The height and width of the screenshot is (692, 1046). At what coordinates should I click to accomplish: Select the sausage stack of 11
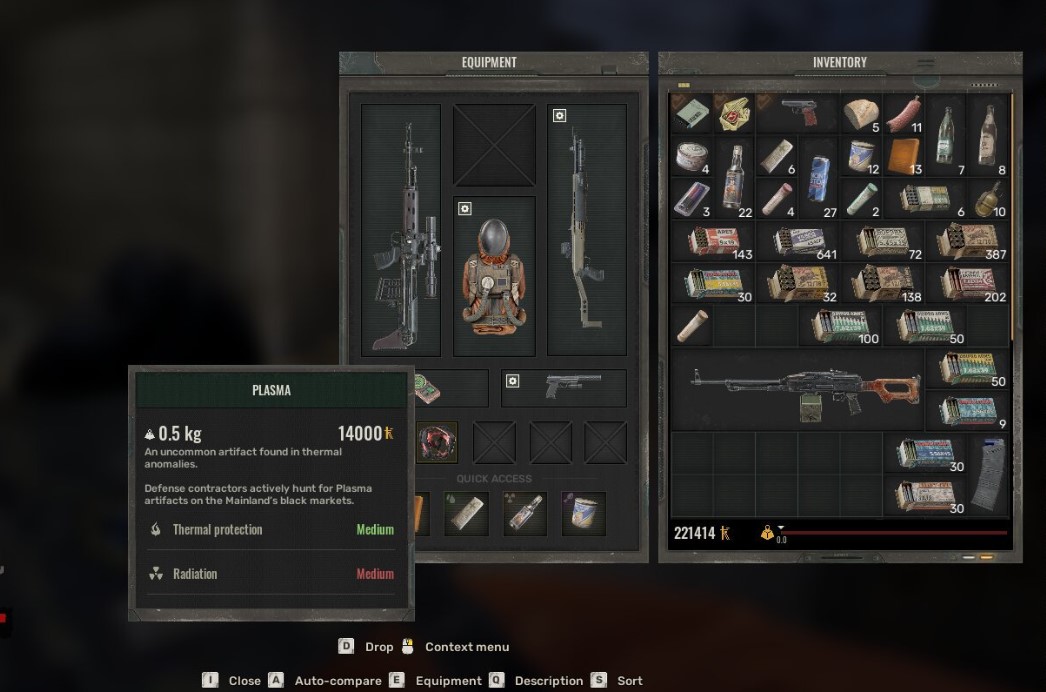(x=902, y=113)
